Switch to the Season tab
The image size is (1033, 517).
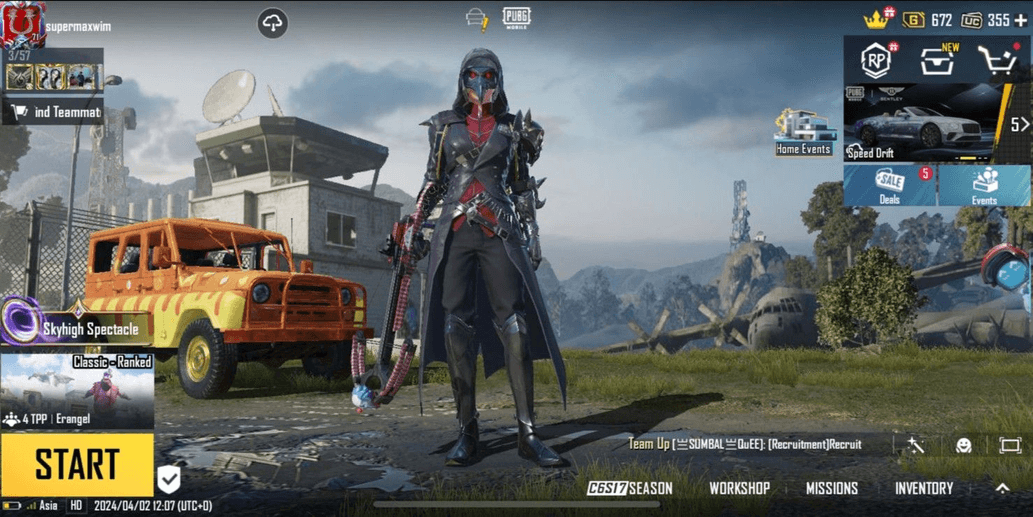(x=630, y=488)
